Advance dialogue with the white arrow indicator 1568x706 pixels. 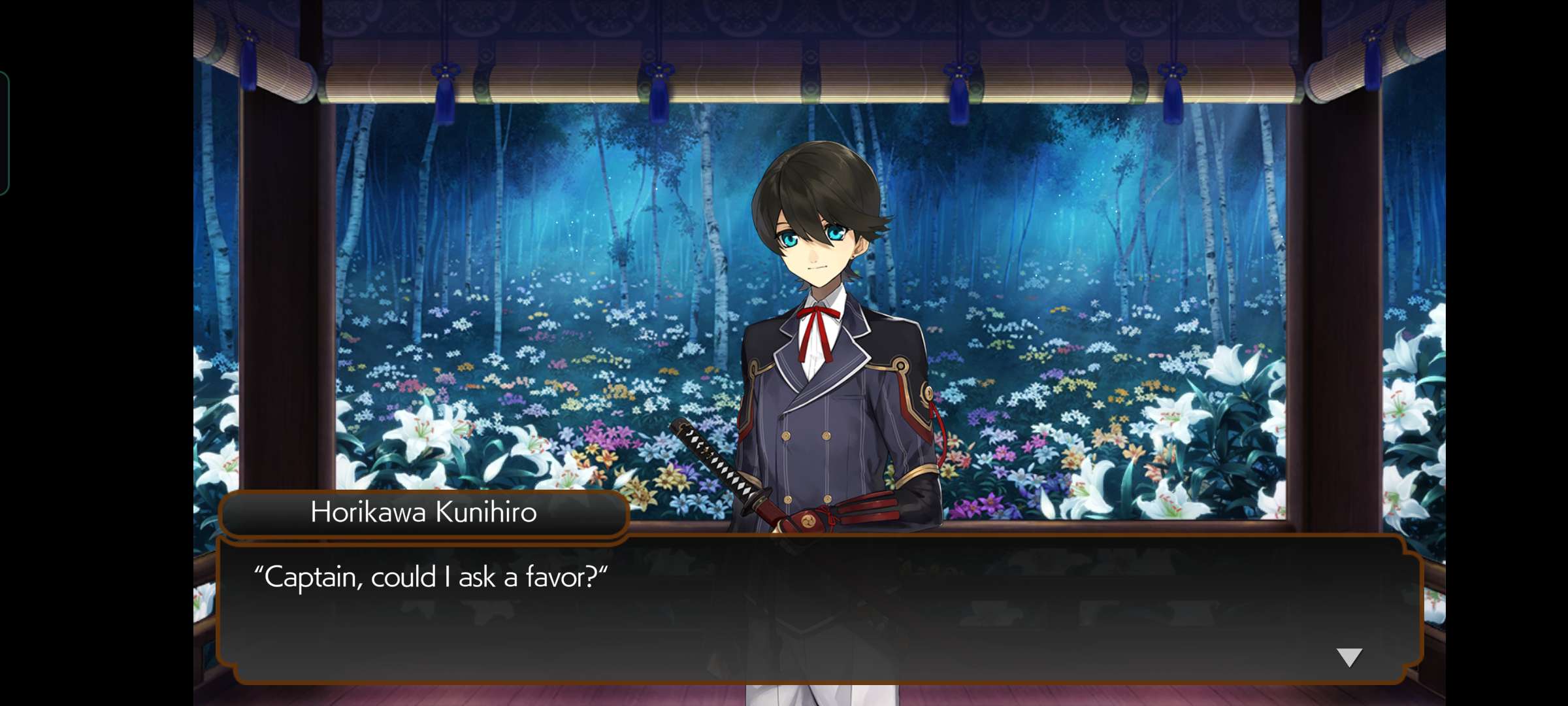tap(1348, 657)
